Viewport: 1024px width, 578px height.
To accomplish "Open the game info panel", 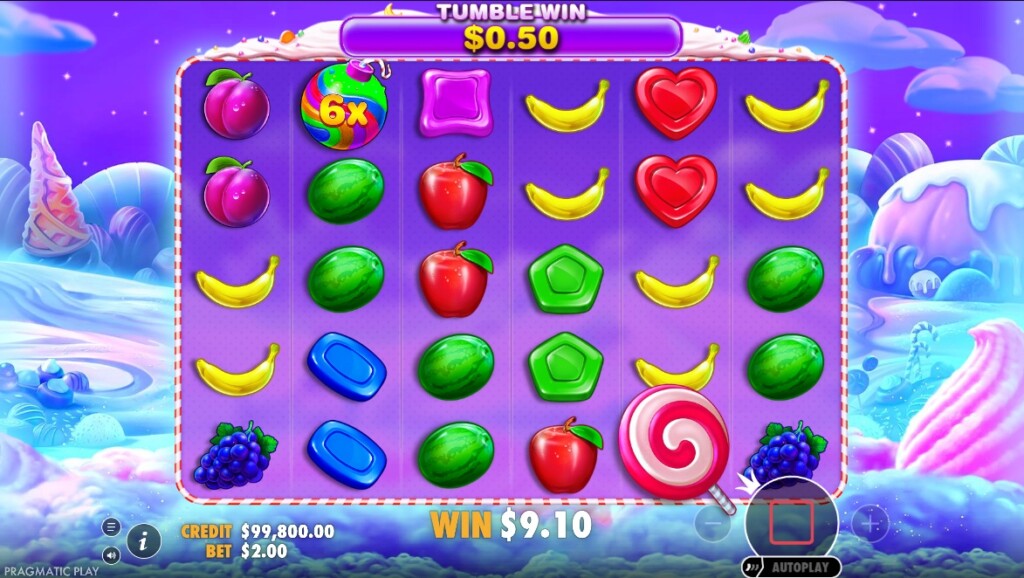I will [x=144, y=541].
